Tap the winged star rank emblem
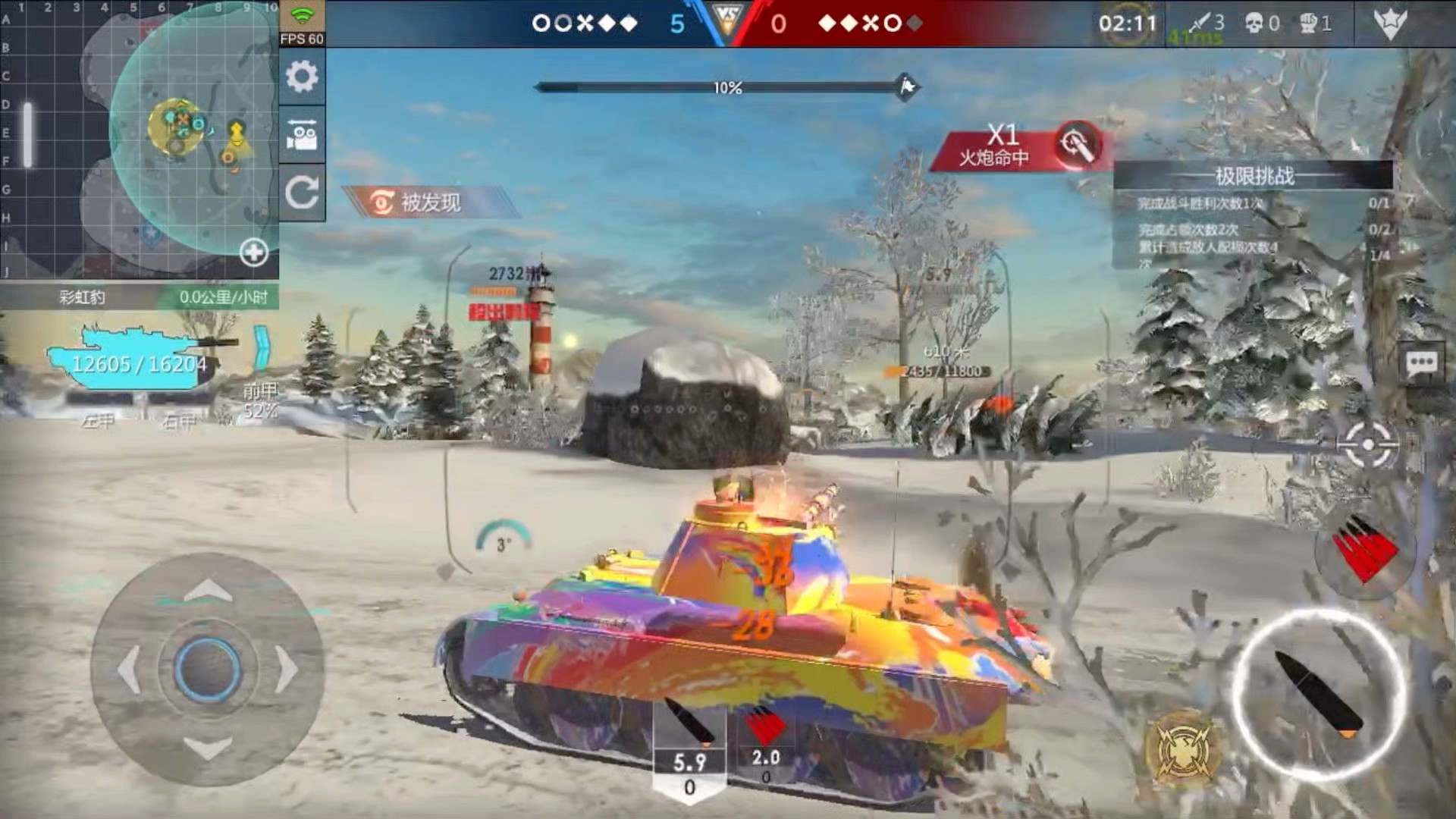This screenshot has height=819, width=1456. click(1391, 24)
